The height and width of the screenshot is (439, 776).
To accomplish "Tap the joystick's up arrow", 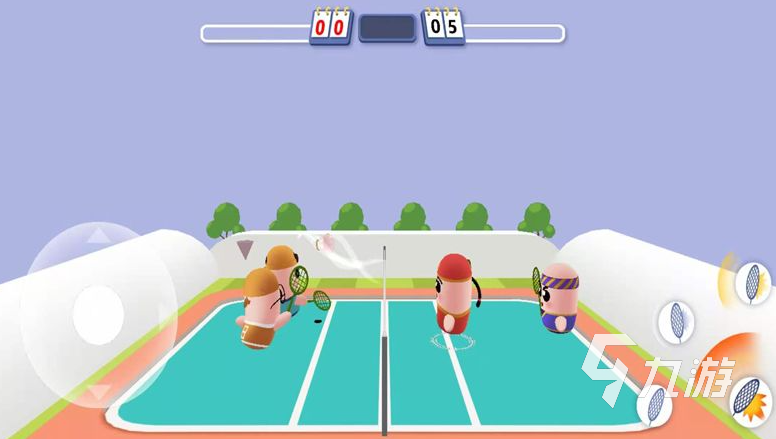I will [99, 237].
